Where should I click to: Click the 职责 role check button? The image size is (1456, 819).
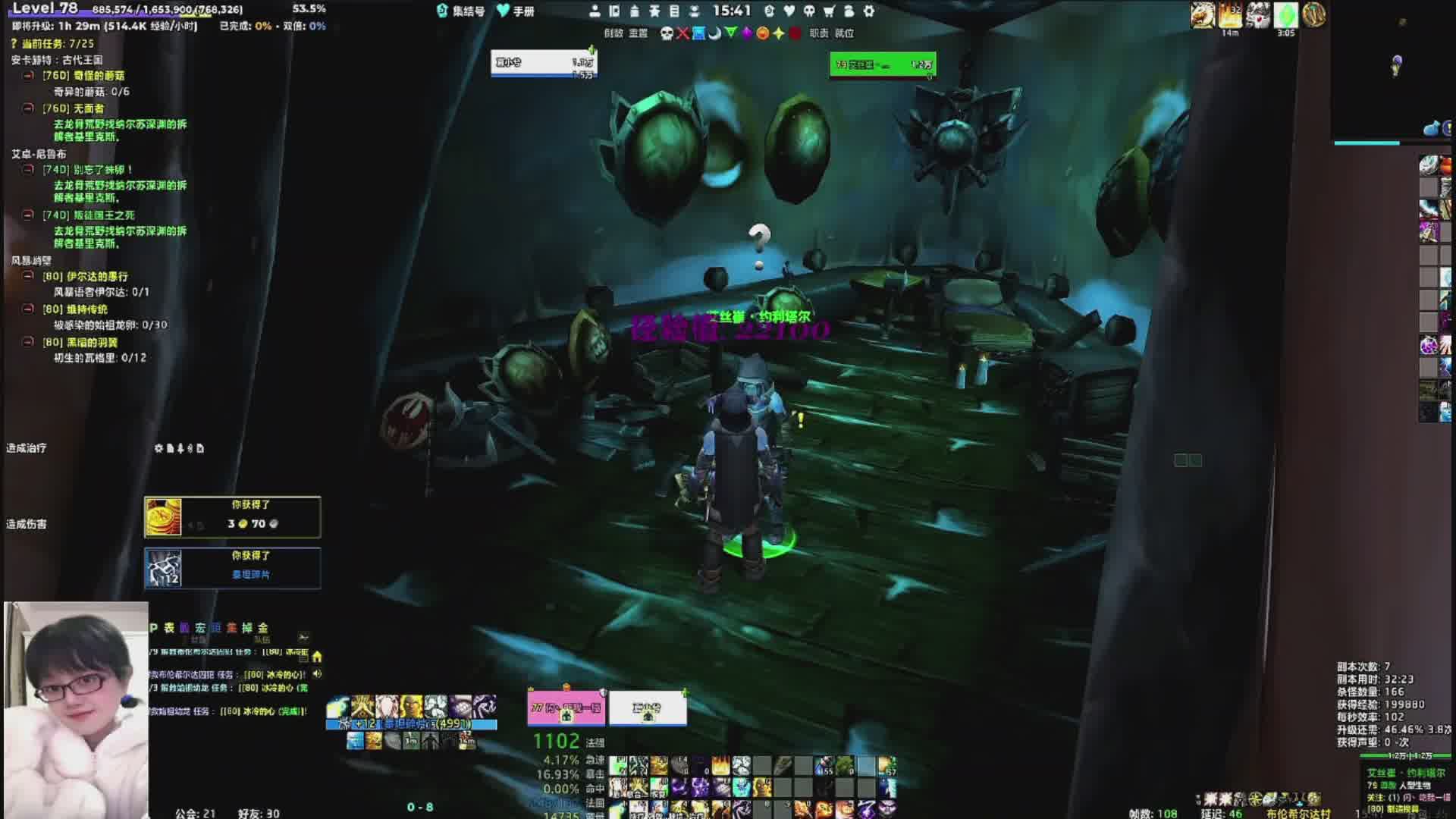(x=819, y=33)
